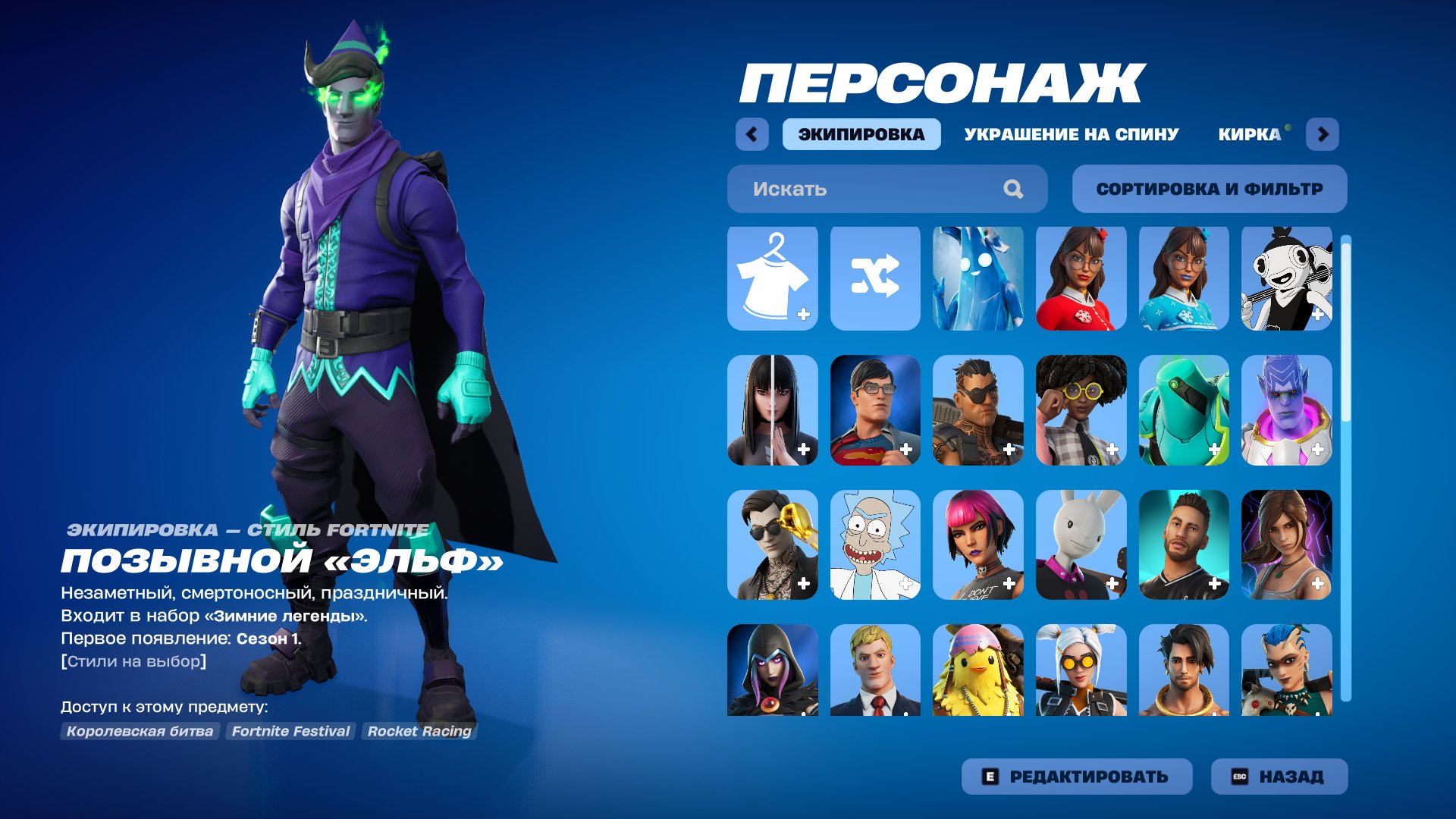This screenshot has height=819, width=1456.
Task: Select the Rick Sanchez skin
Action: [x=876, y=542]
